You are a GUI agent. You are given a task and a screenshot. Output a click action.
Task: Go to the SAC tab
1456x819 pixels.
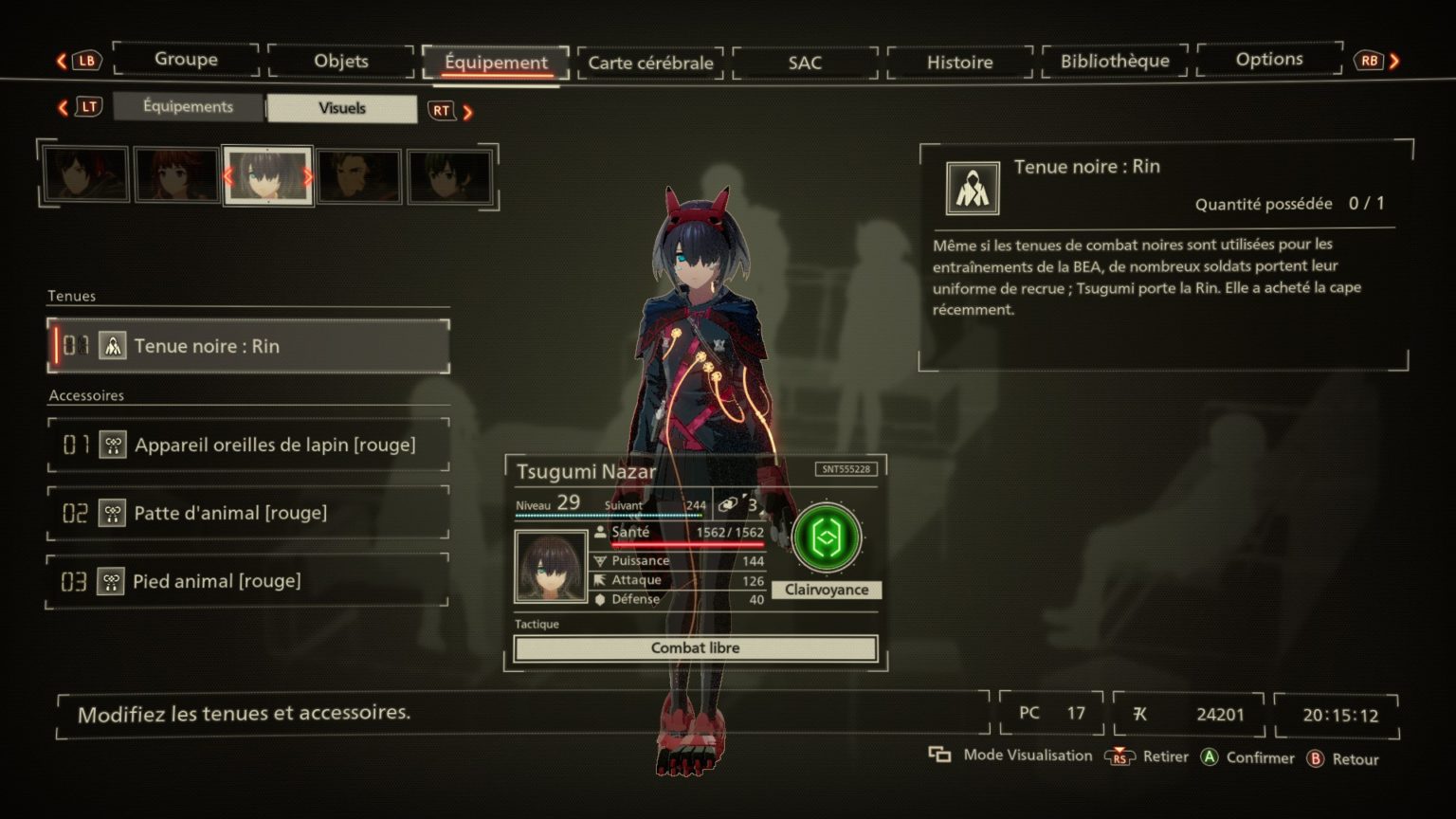point(805,63)
